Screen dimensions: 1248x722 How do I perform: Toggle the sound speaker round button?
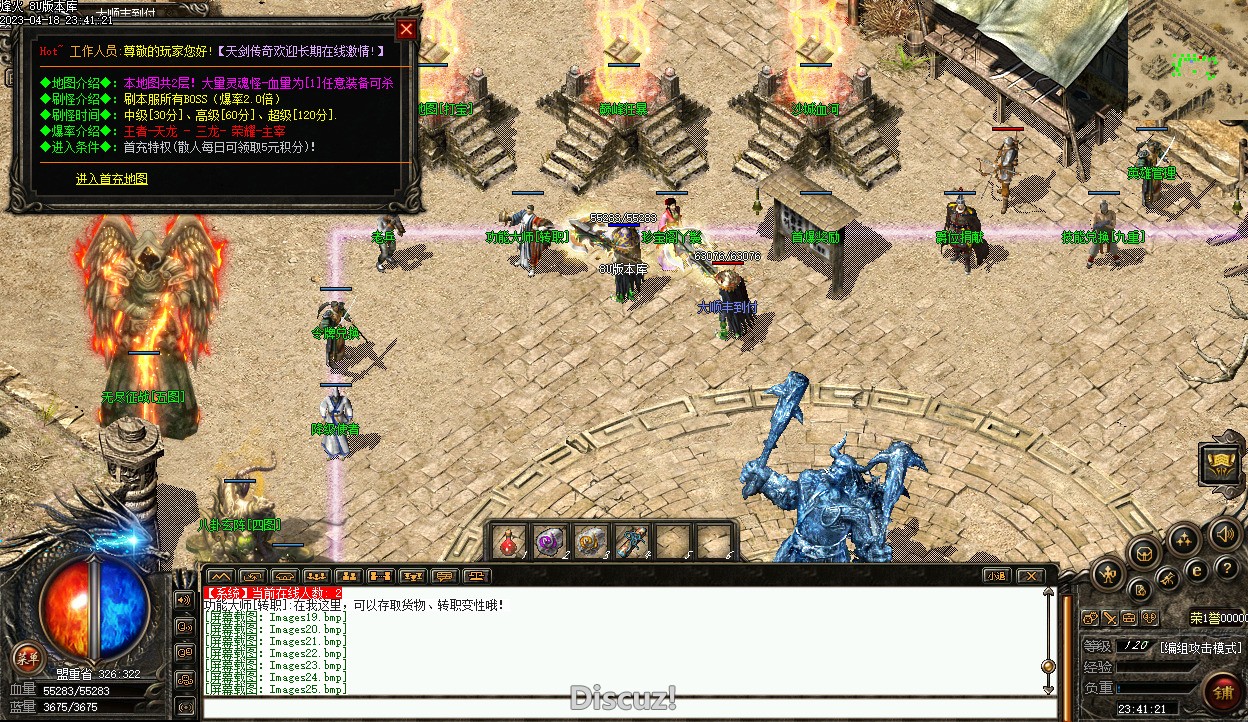[x=1225, y=533]
